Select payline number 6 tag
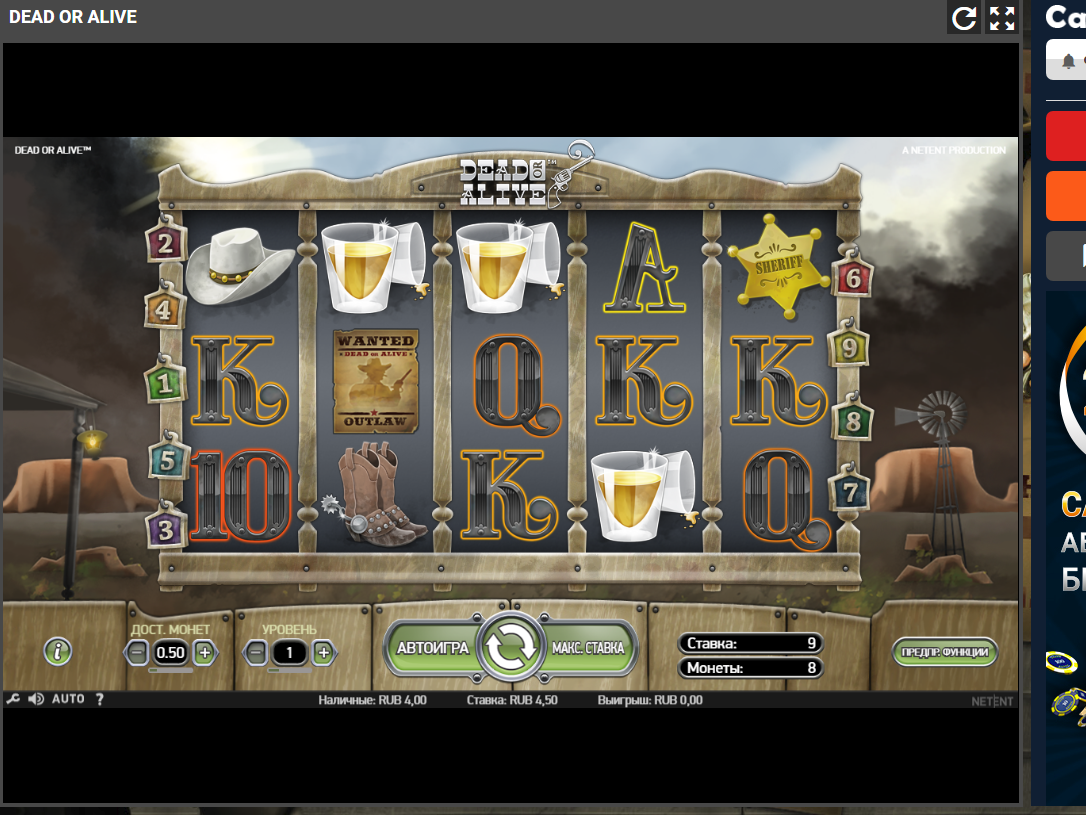 (x=852, y=277)
